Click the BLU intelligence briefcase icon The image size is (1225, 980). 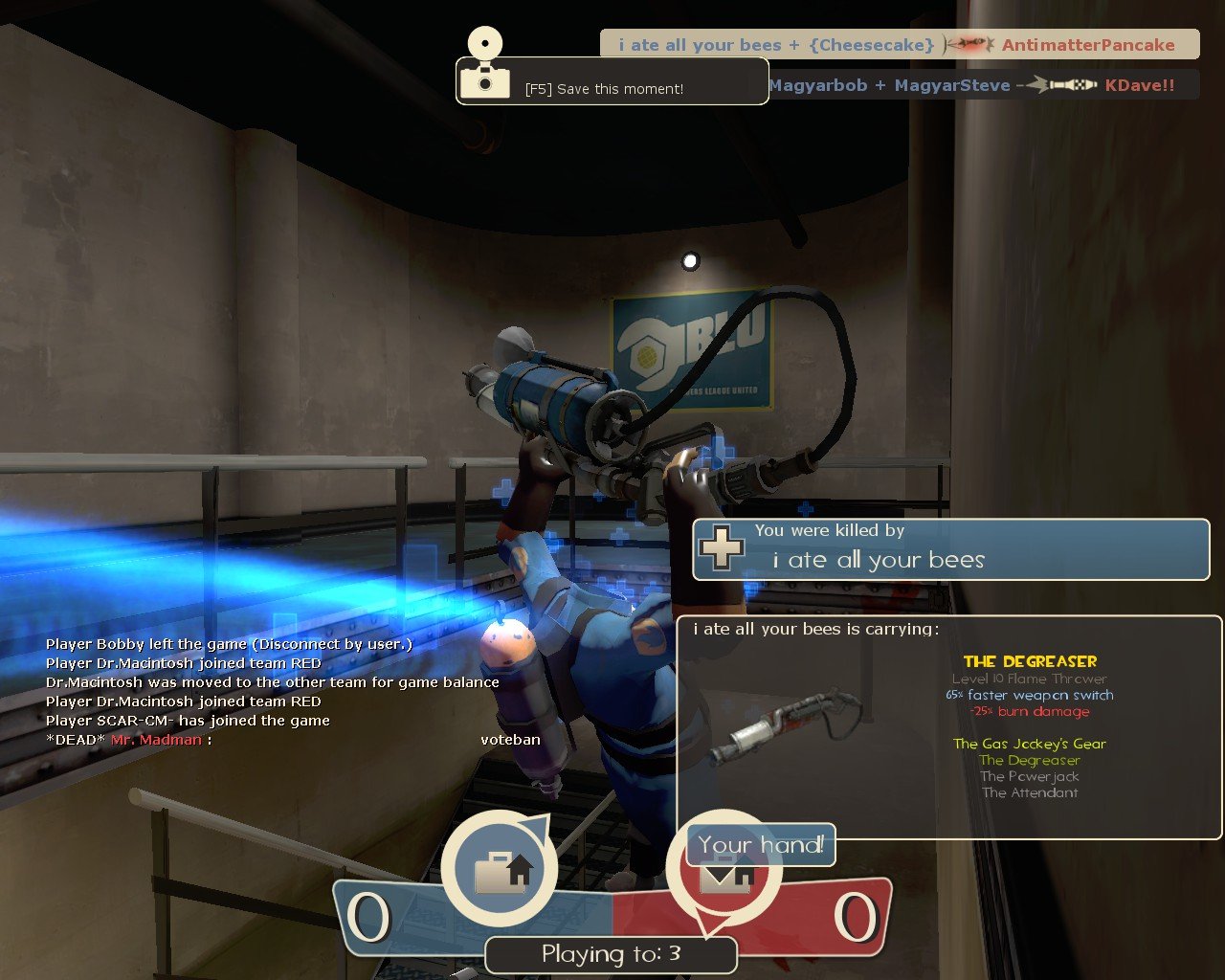coord(500,869)
